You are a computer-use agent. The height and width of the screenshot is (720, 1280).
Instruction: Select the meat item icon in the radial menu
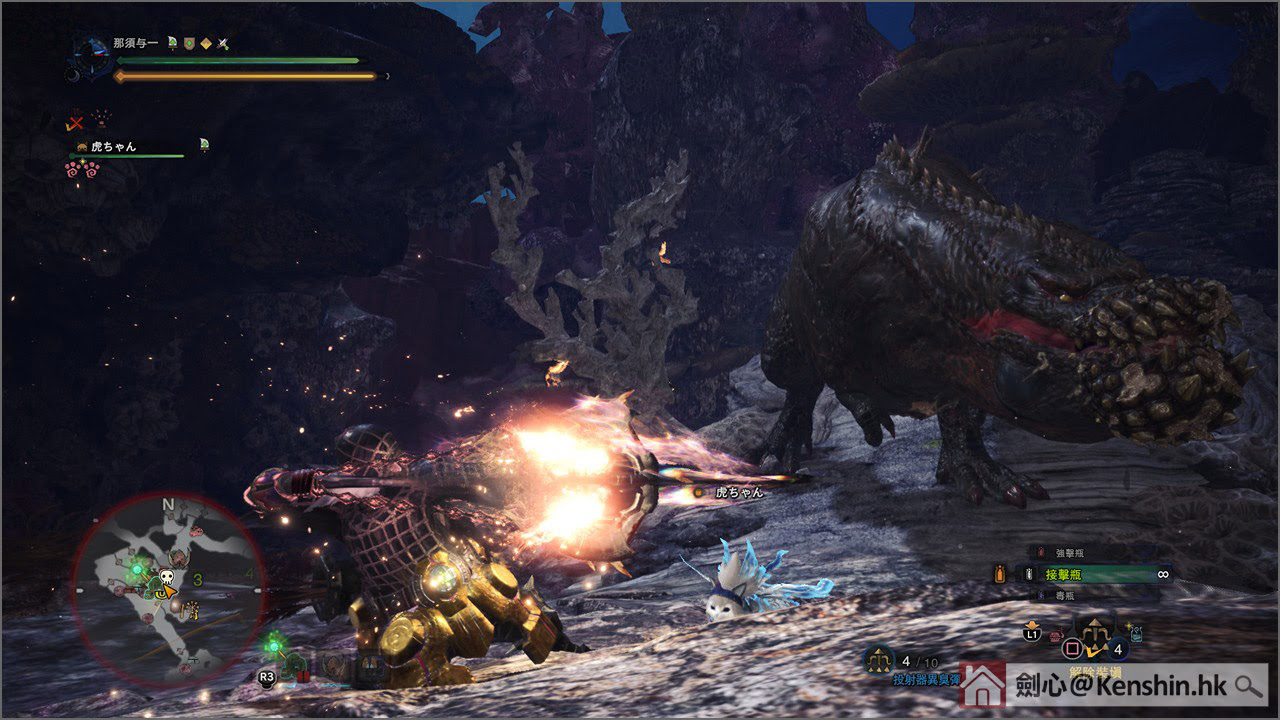pyautogui.click(x=1056, y=634)
